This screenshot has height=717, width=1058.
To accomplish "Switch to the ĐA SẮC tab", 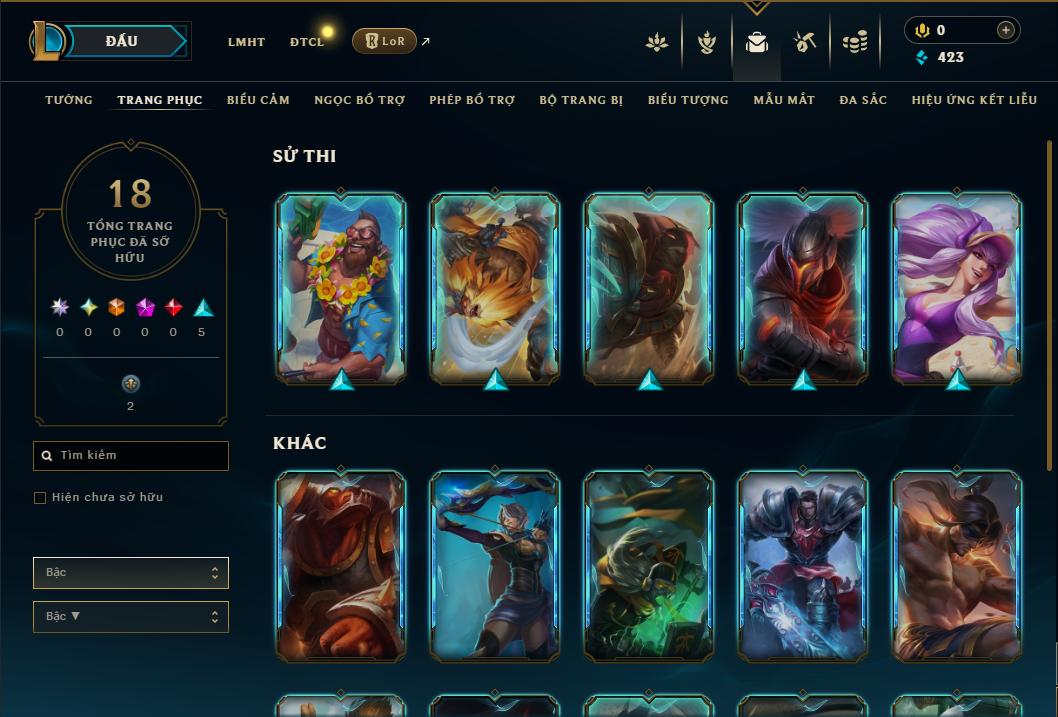I will 863,100.
